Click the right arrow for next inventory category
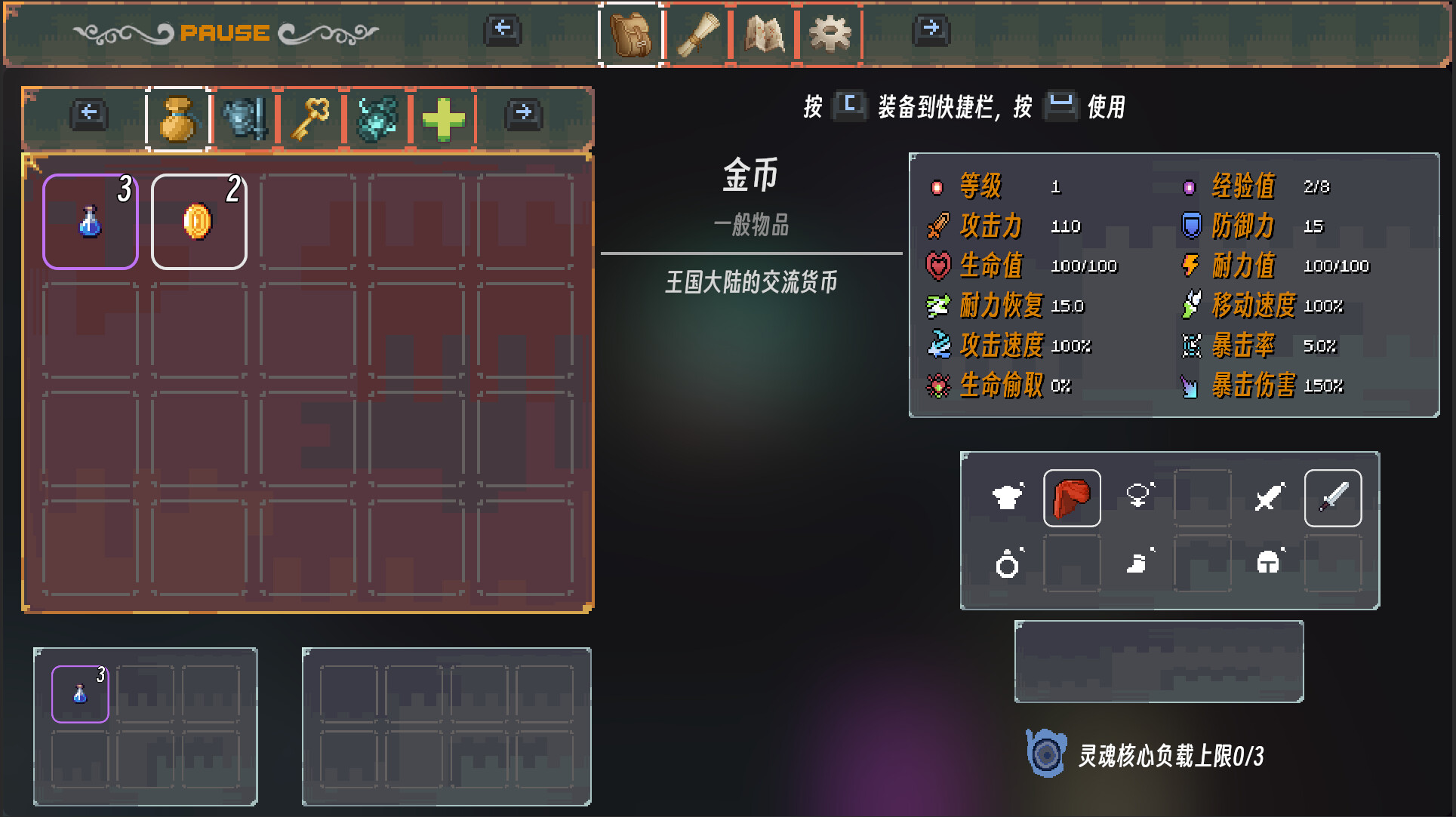The height and width of the screenshot is (817, 1456). click(522, 113)
